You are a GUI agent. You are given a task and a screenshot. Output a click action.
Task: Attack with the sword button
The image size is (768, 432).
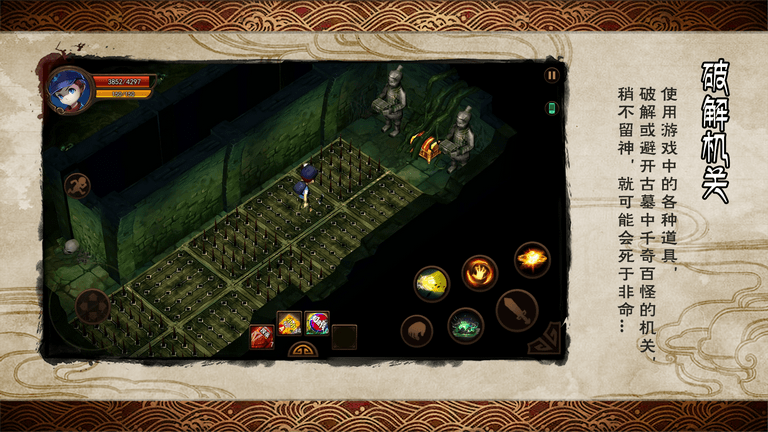pyautogui.click(x=517, y=309)
